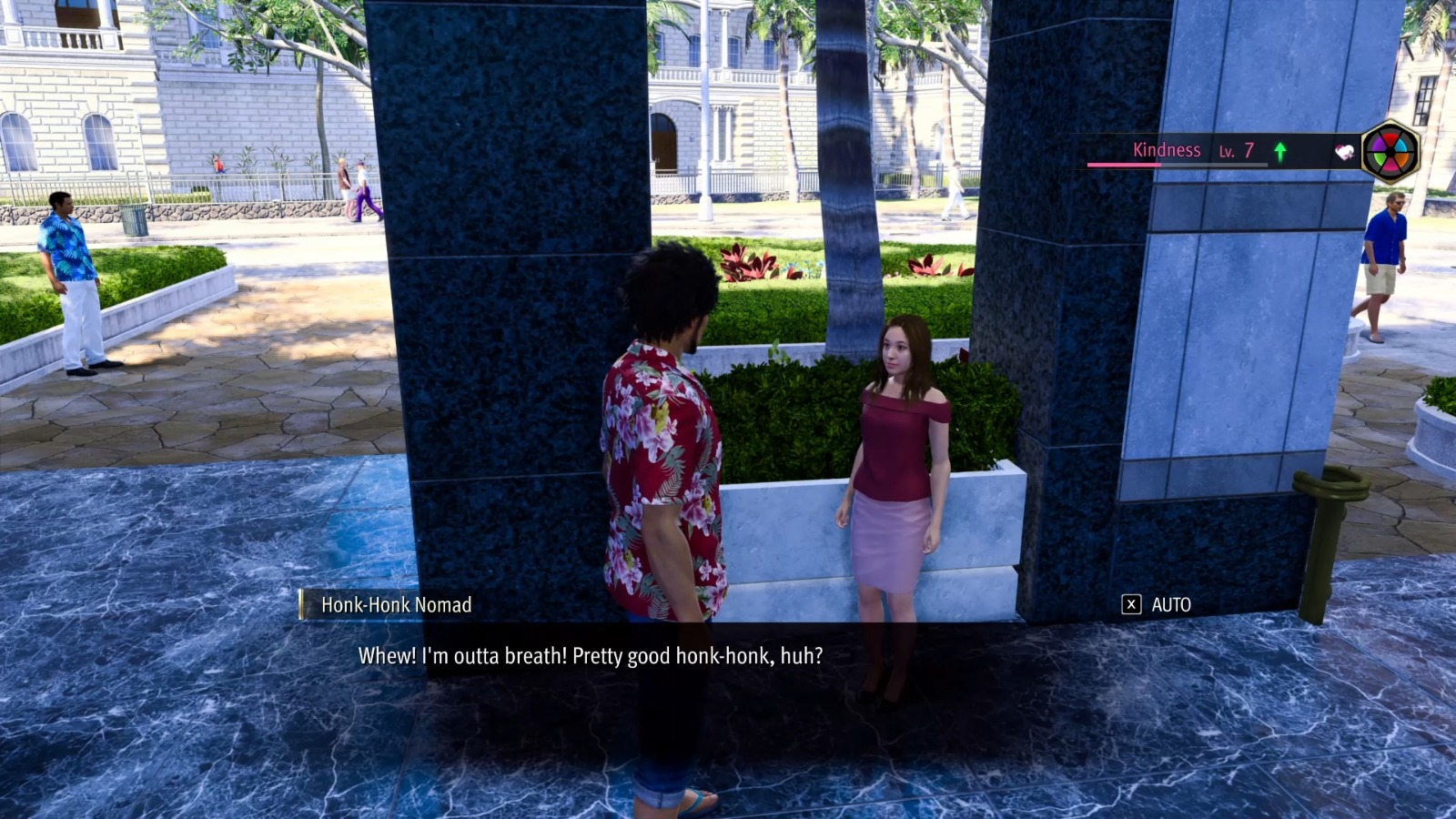The image size is (1456, 819).
Task: Click the cyan segment in the stat wheel
Action: [x=1402, y=145]
